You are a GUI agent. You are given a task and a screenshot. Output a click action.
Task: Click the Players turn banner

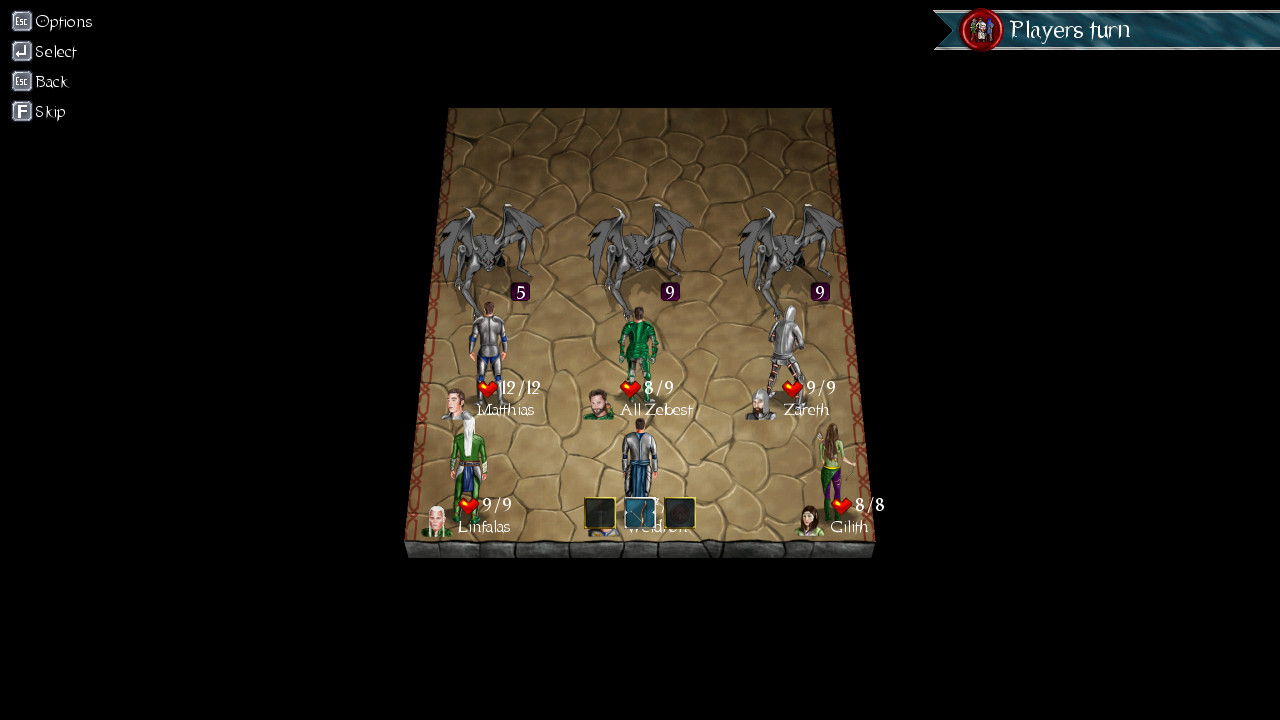point(1071,30)
